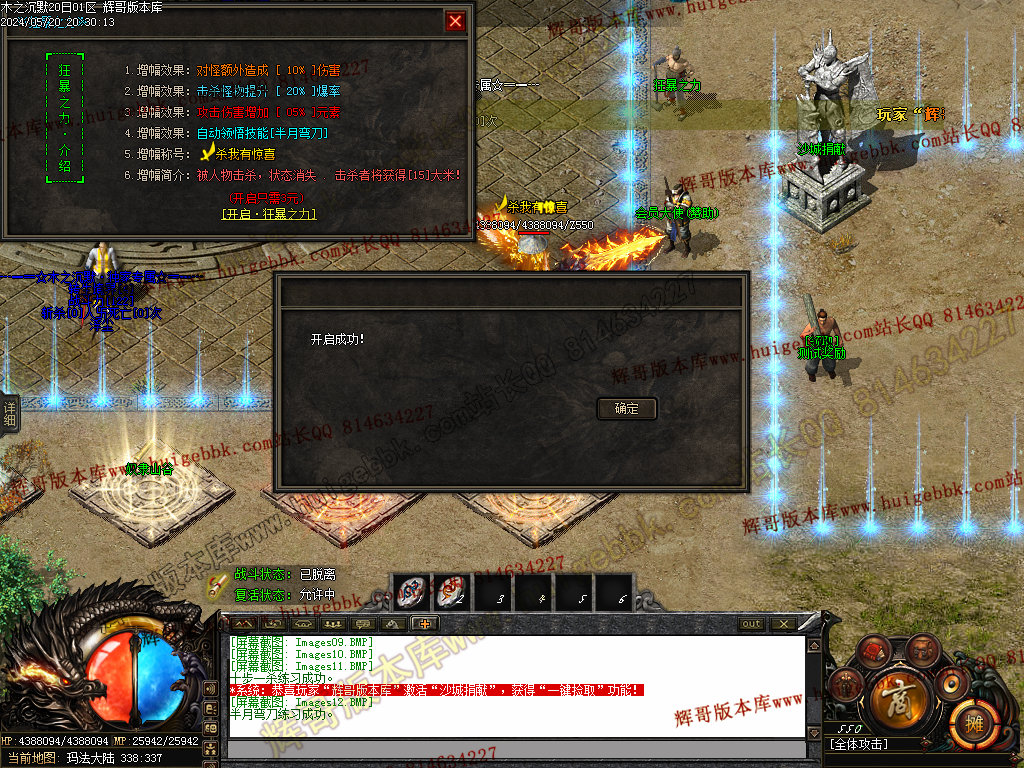
Task: Open the 详细 side tab
Action: coord(10,412)
